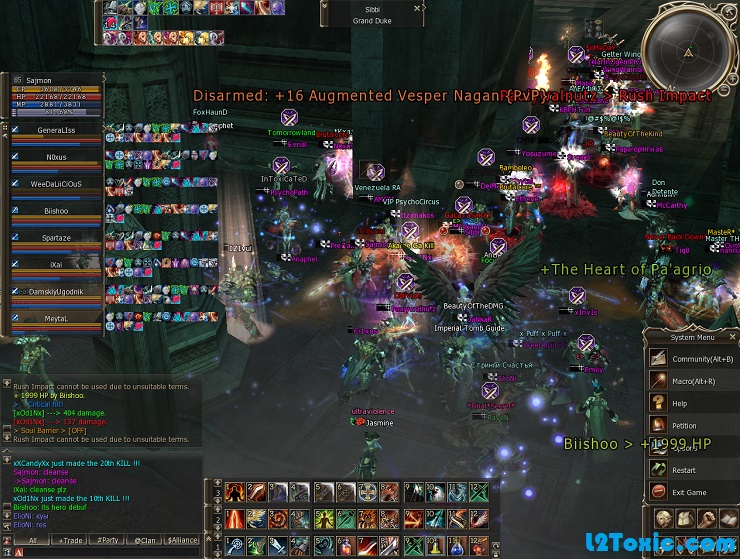Image resolution: width=740 pixels, height=559 pixels.
Task: Switch to the +Trade chat tab
Action: click(x=69, y=540)
